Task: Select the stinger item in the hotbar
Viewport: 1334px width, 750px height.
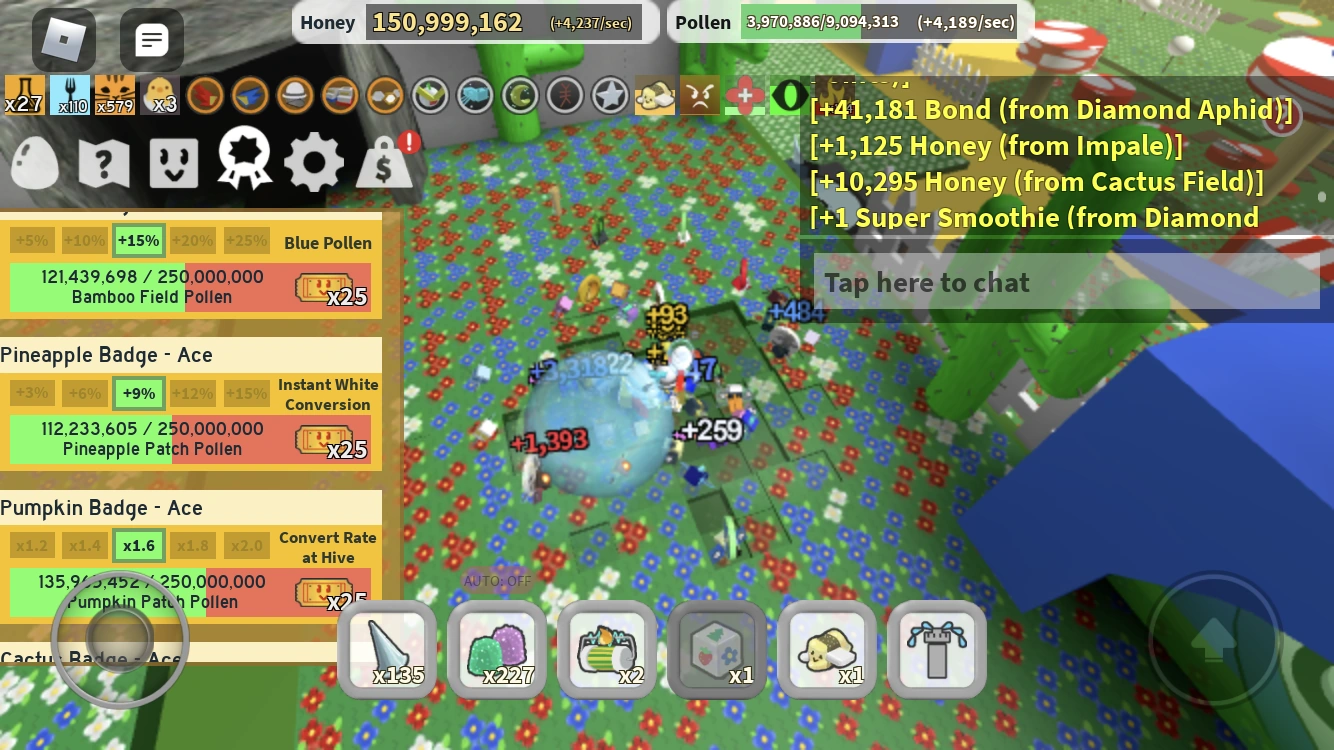Action: coord(387,650)
